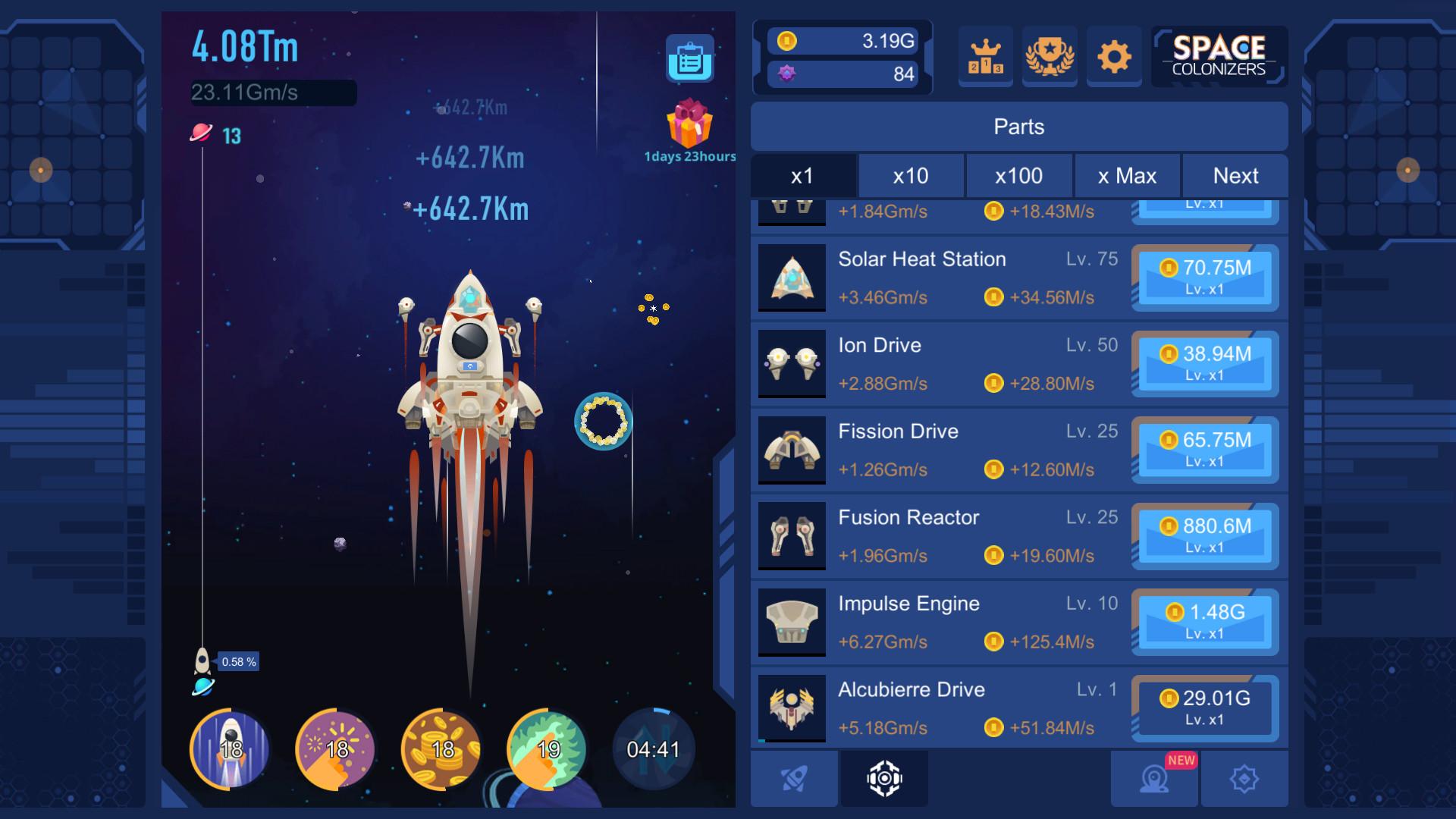Enable the x Max purchase mode
The height and width of the screenshot is (819, 1456).
(x=1127, y=175)
